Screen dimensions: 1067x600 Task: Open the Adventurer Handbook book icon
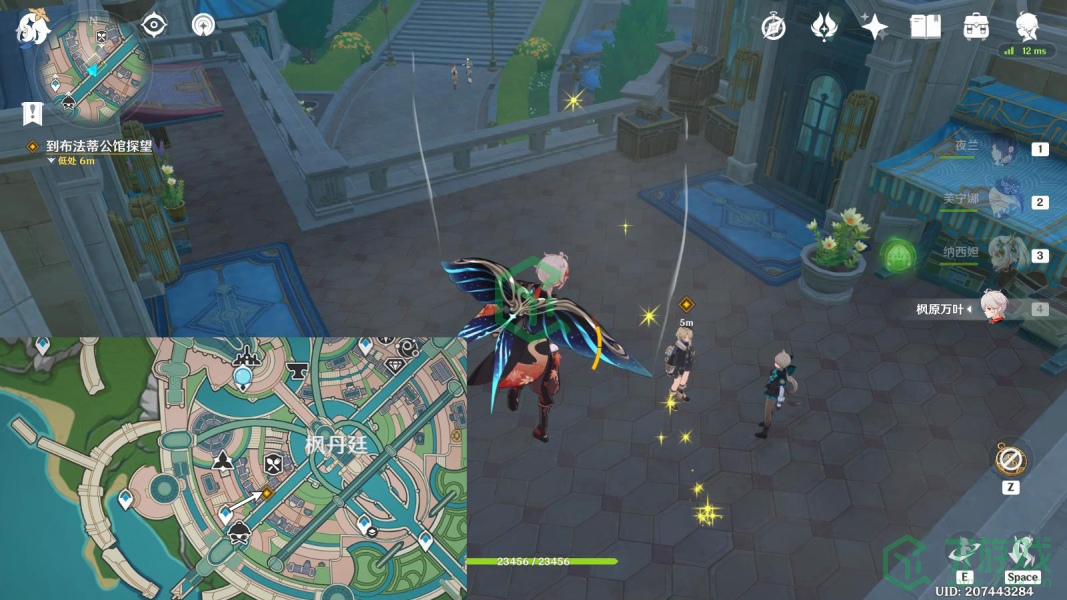click(x=925, y=27)
